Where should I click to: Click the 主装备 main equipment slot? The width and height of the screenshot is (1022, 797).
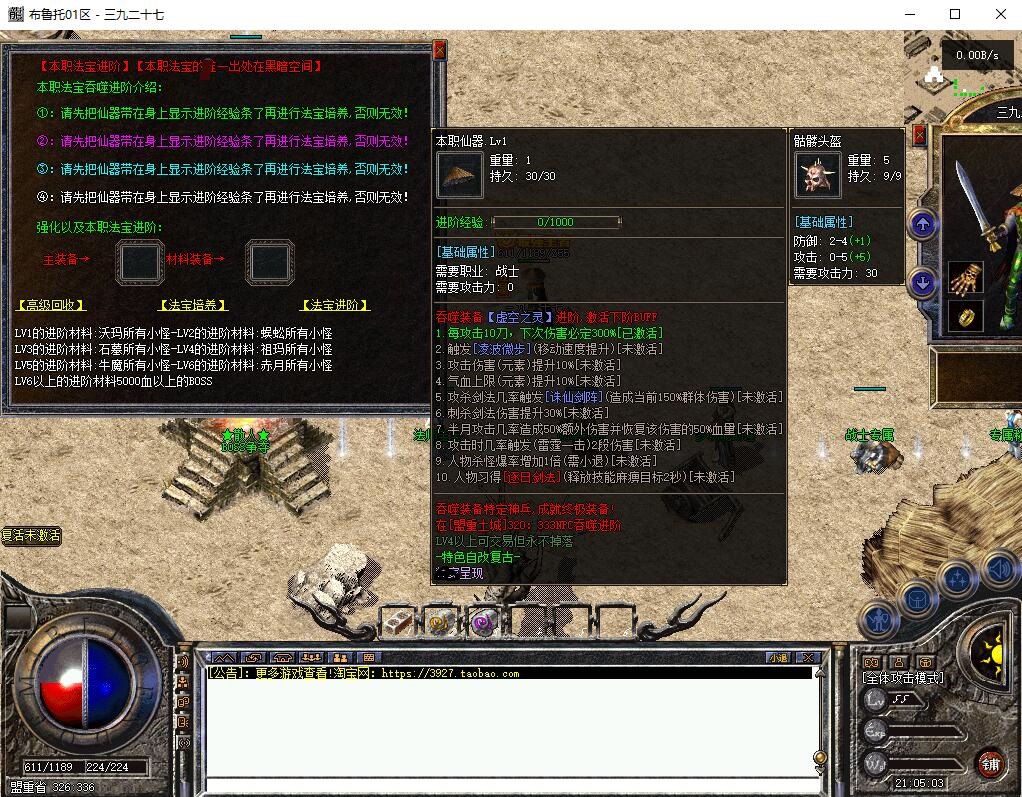pyautogui.click(x=140, y=262)
